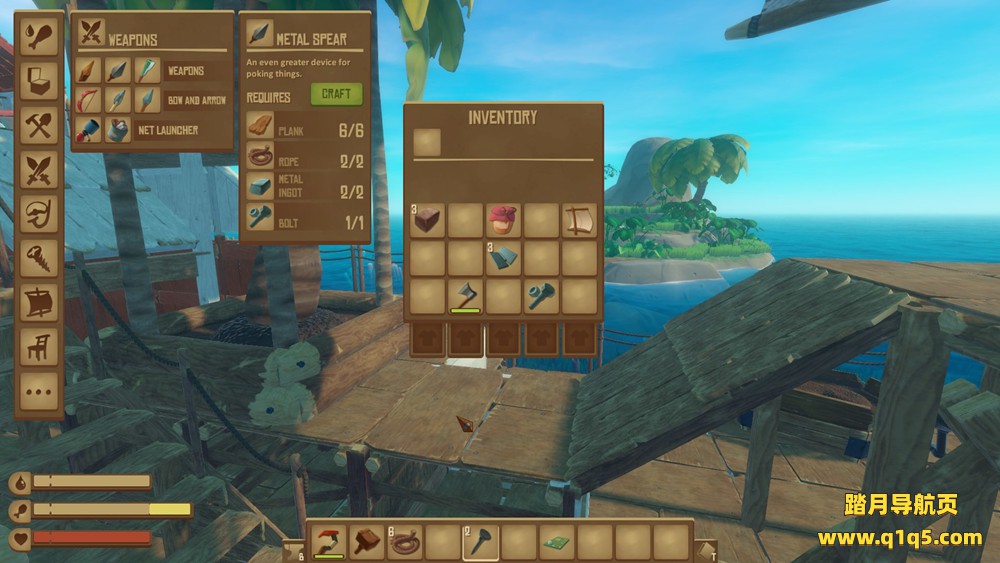Open the three-dots Other crafting category

39,390
